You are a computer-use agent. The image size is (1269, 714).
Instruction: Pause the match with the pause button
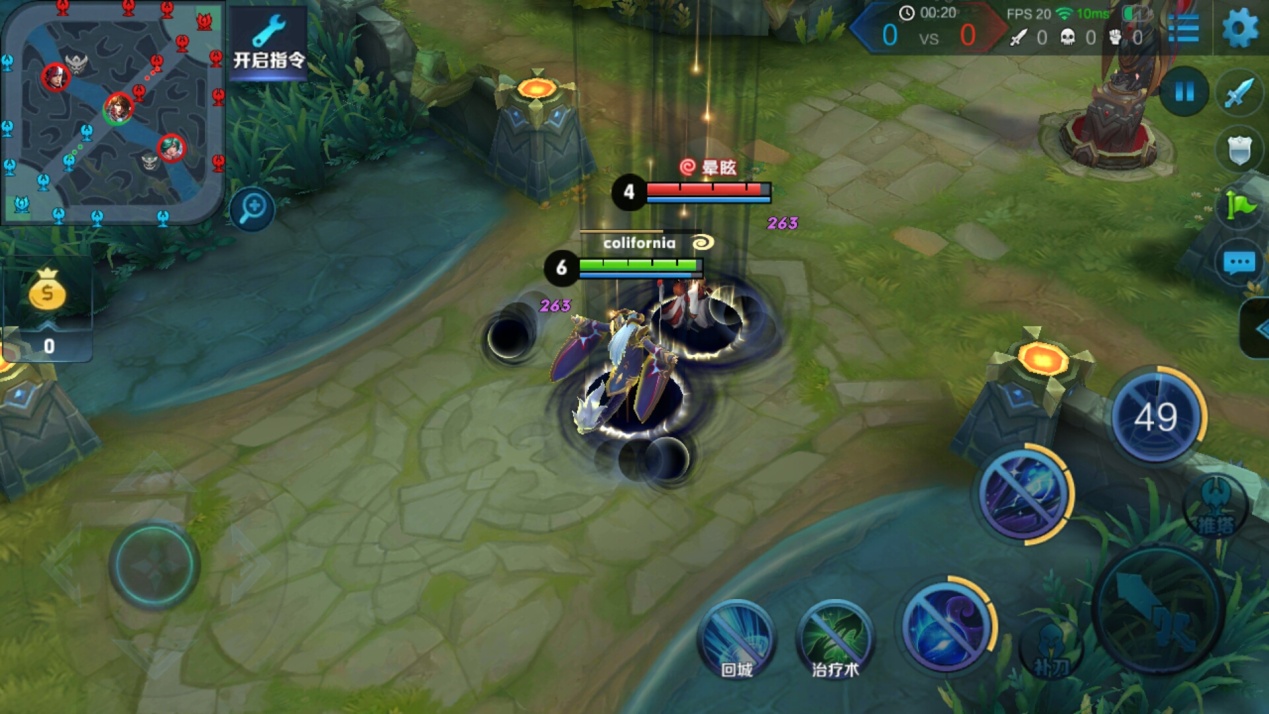(1184, 93)
